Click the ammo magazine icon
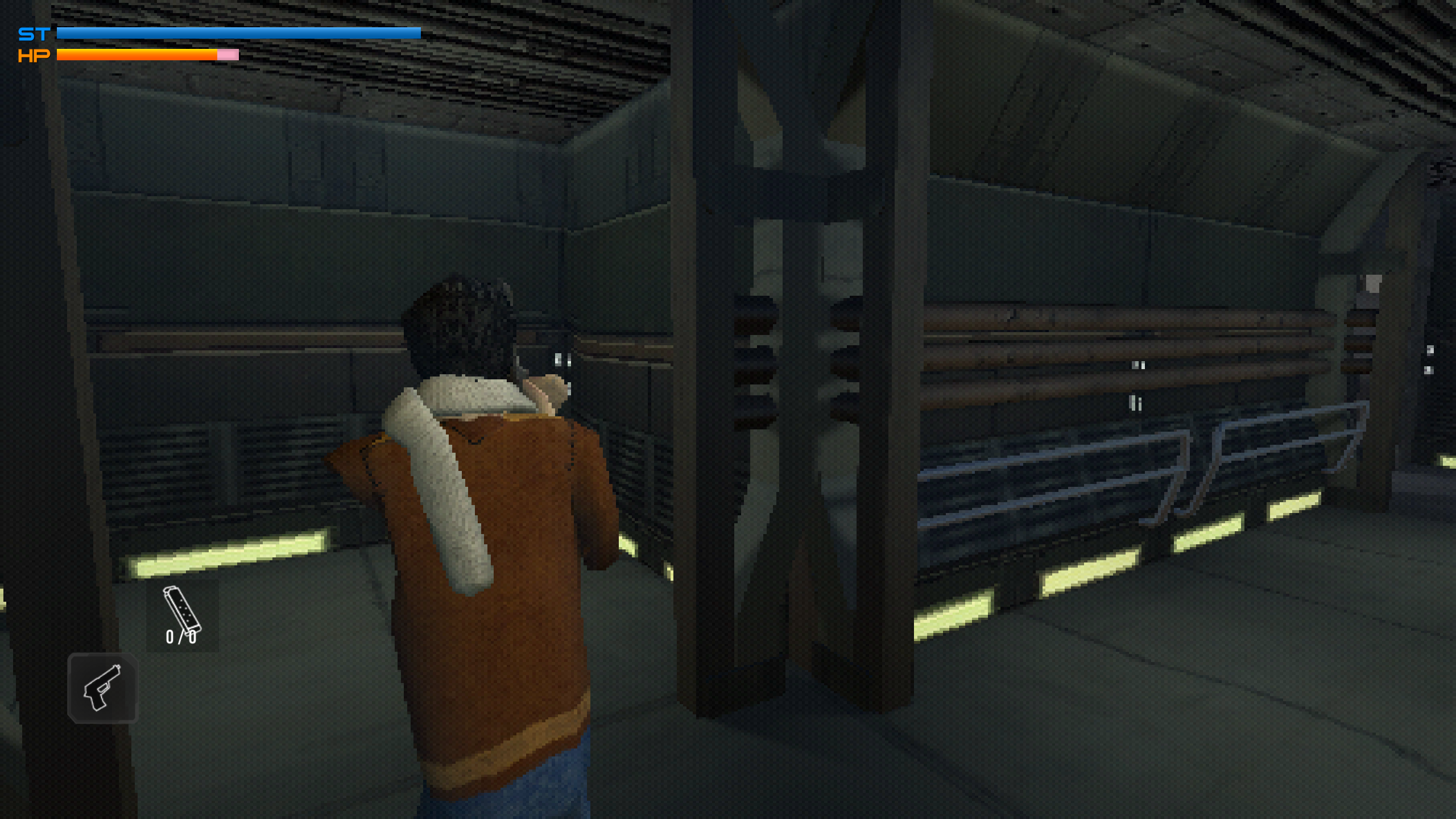Viewport: 1456px width, 819px height. pos(181,611)
